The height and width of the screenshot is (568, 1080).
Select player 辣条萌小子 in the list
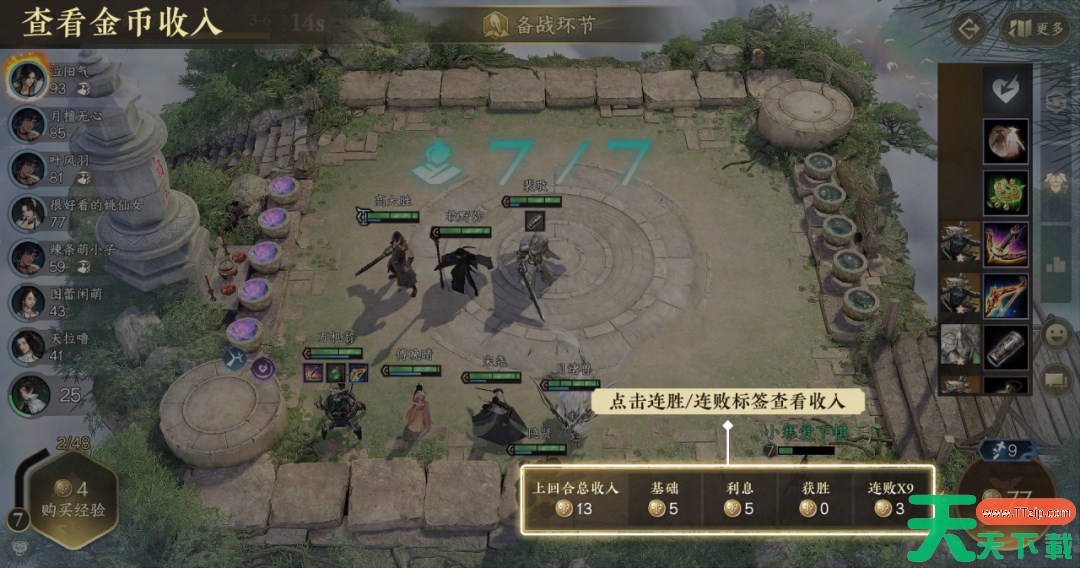(x=27, y=257)
